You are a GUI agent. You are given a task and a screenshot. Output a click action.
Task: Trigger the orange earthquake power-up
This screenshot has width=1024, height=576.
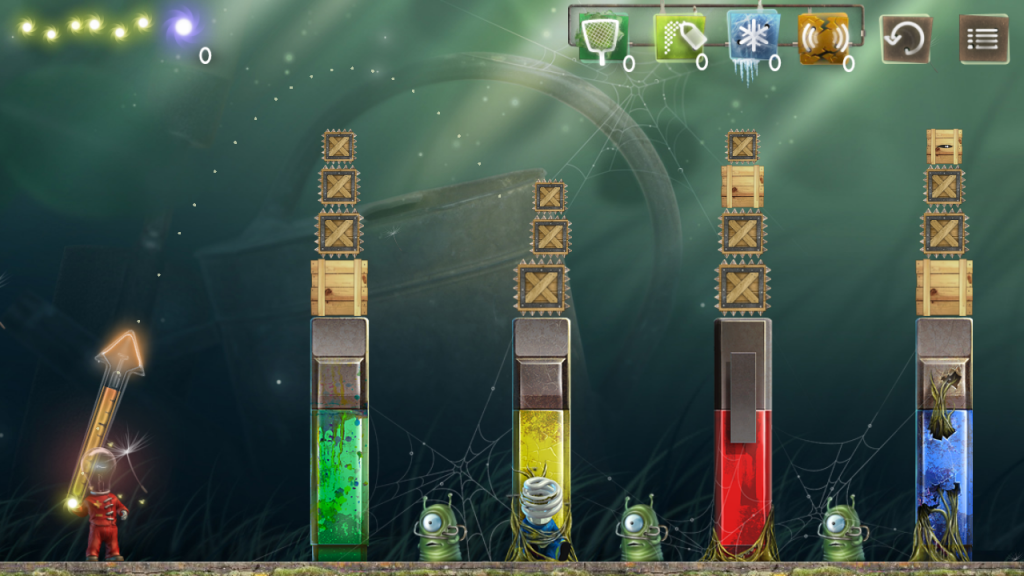click(x=823, y=38)
